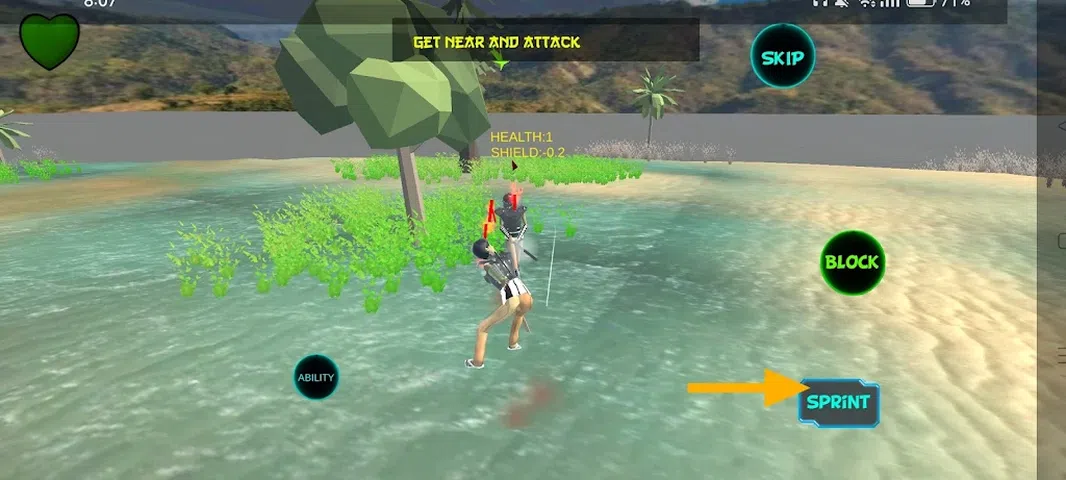Tap the SKIP tutorial button
This screenshot has width=1066, height=480.
tap(782, 57)
